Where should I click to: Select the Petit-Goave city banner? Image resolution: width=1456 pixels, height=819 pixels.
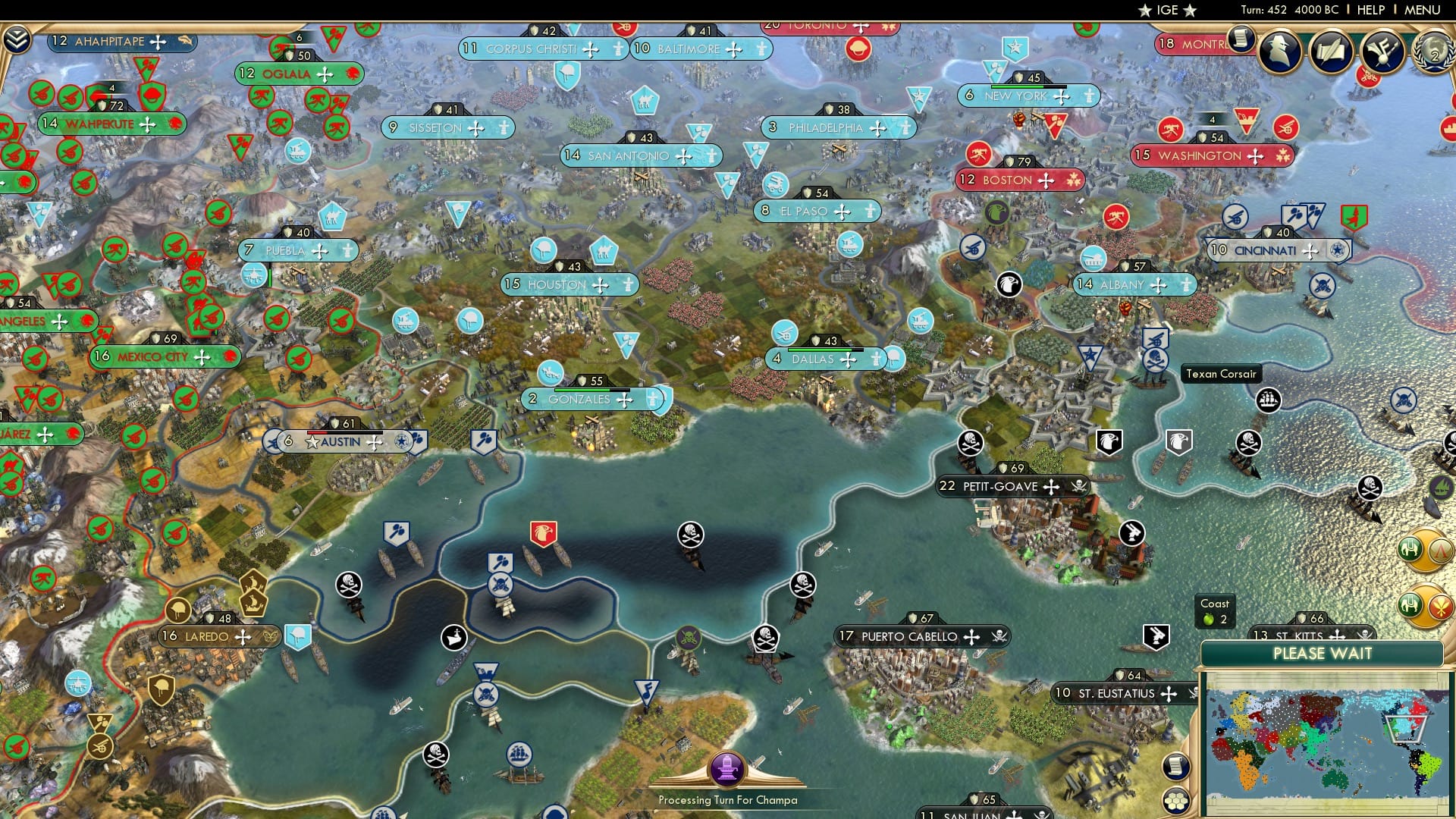pyautogui.click(x=1001, y=487)
